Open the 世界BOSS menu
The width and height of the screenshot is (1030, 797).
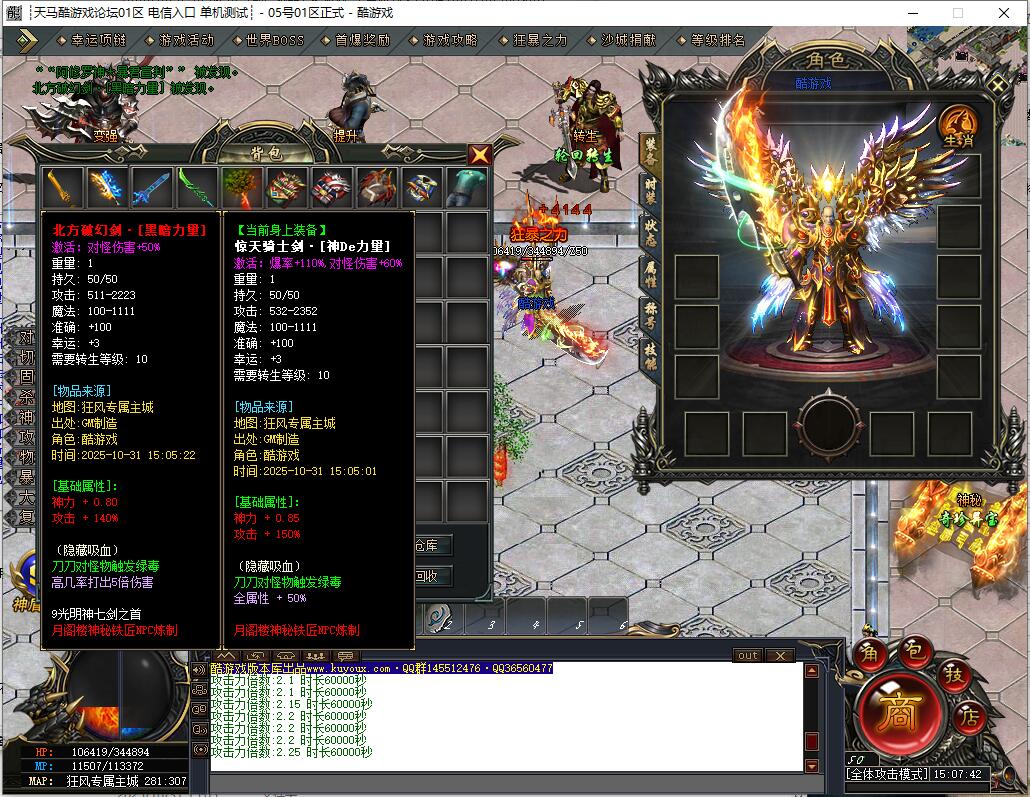[274, 41]
